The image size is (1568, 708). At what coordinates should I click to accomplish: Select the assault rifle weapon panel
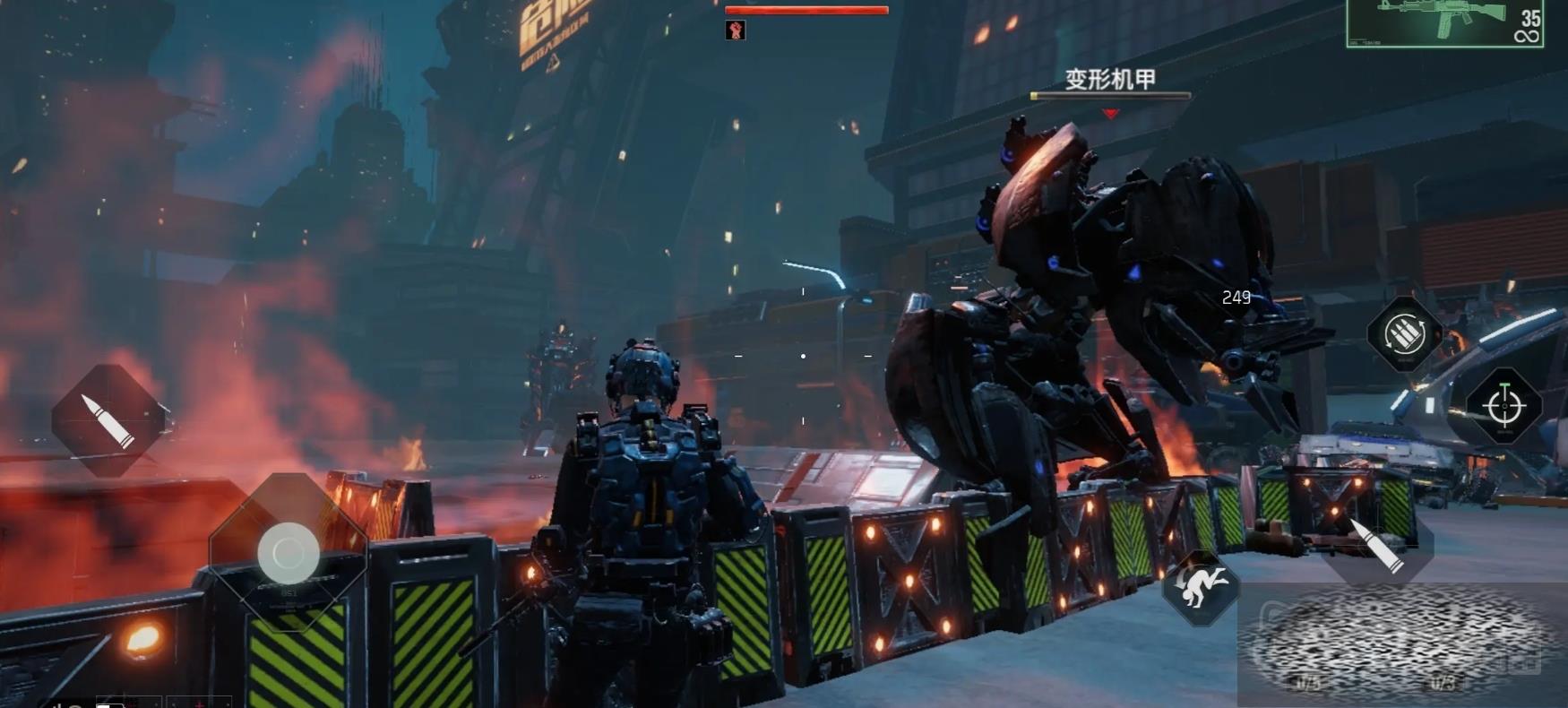1443,23
